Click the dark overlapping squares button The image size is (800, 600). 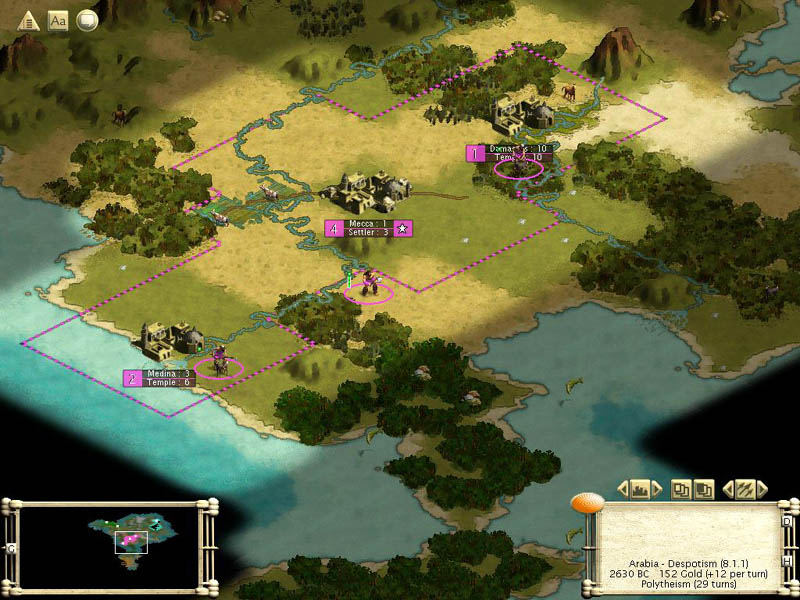703,489
